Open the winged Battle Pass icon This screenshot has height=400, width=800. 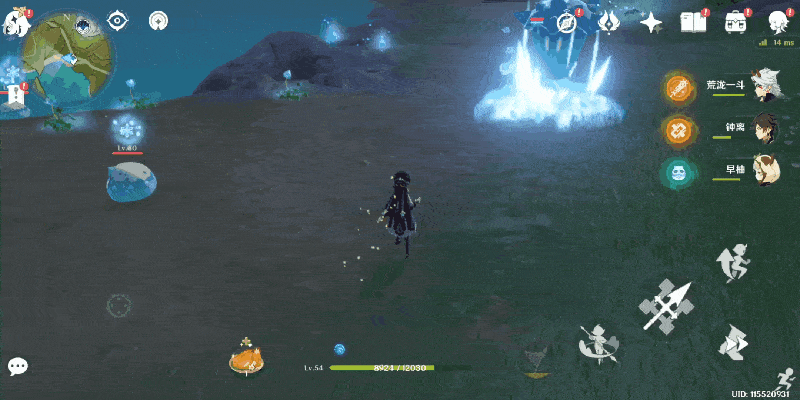609,22
